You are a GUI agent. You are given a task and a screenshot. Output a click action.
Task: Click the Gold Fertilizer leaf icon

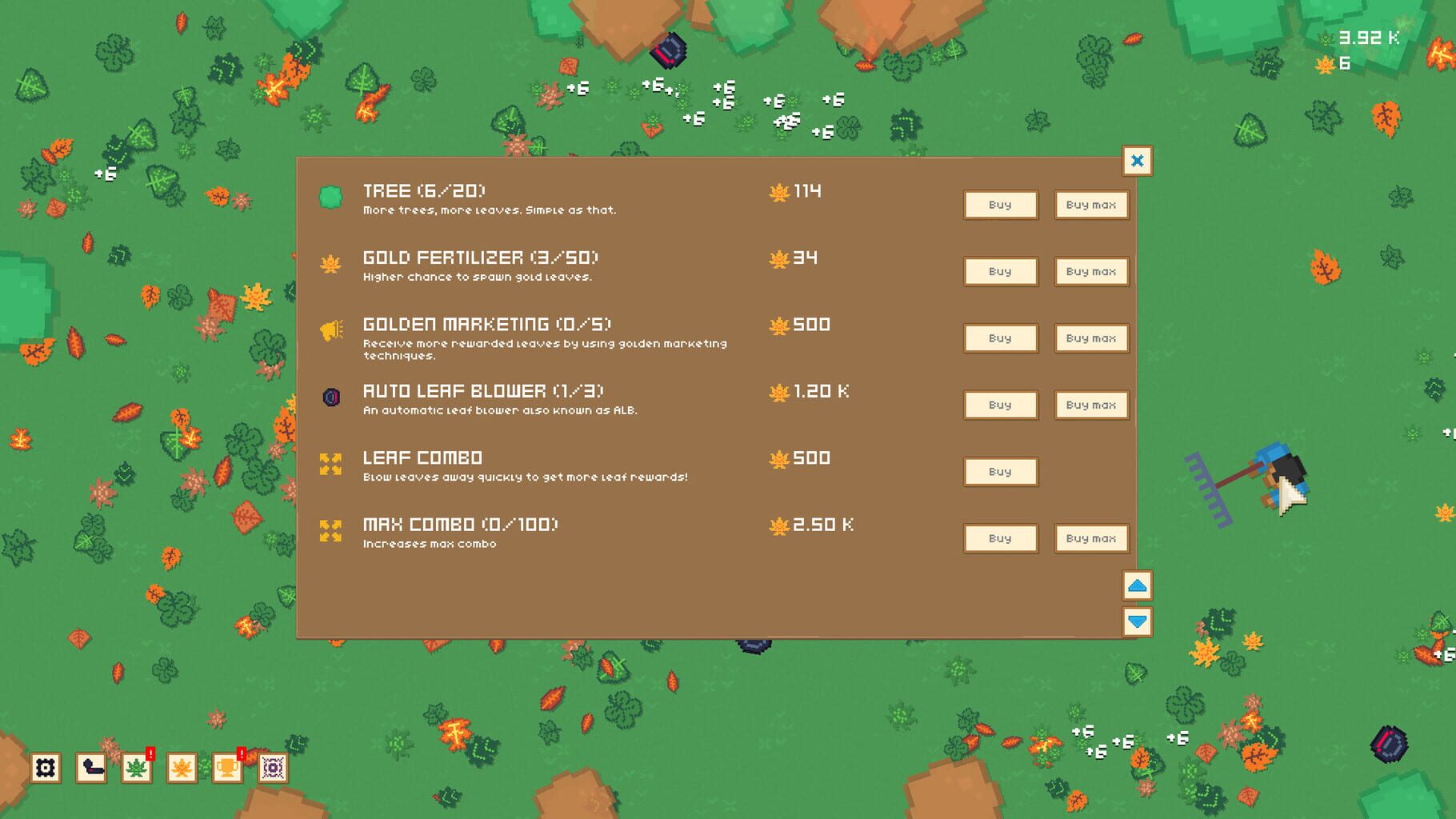(330, 262)
